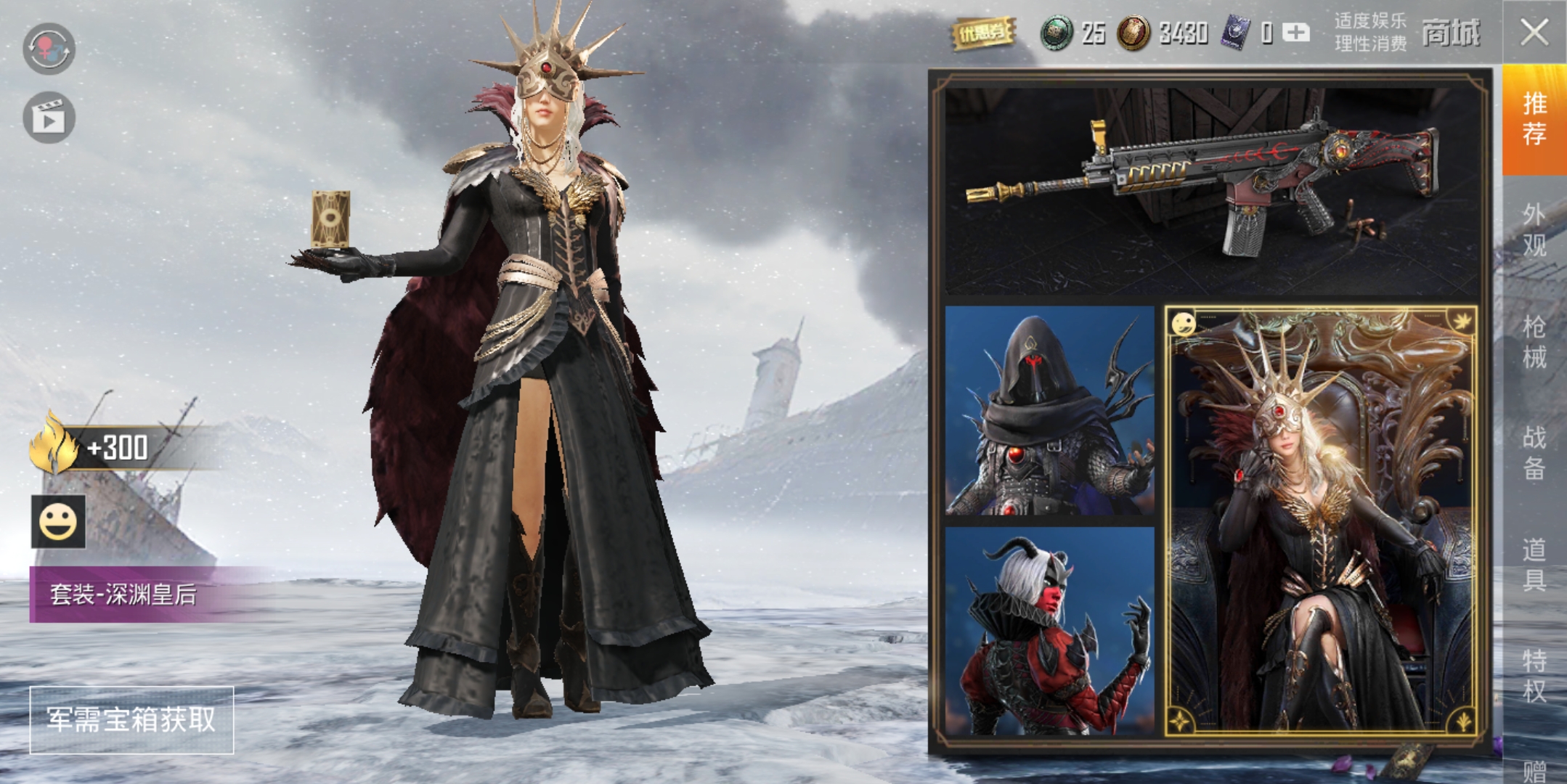Select the red demon outfit thumbnail
Screen dimensions: 1567x784
(1049, 631)
